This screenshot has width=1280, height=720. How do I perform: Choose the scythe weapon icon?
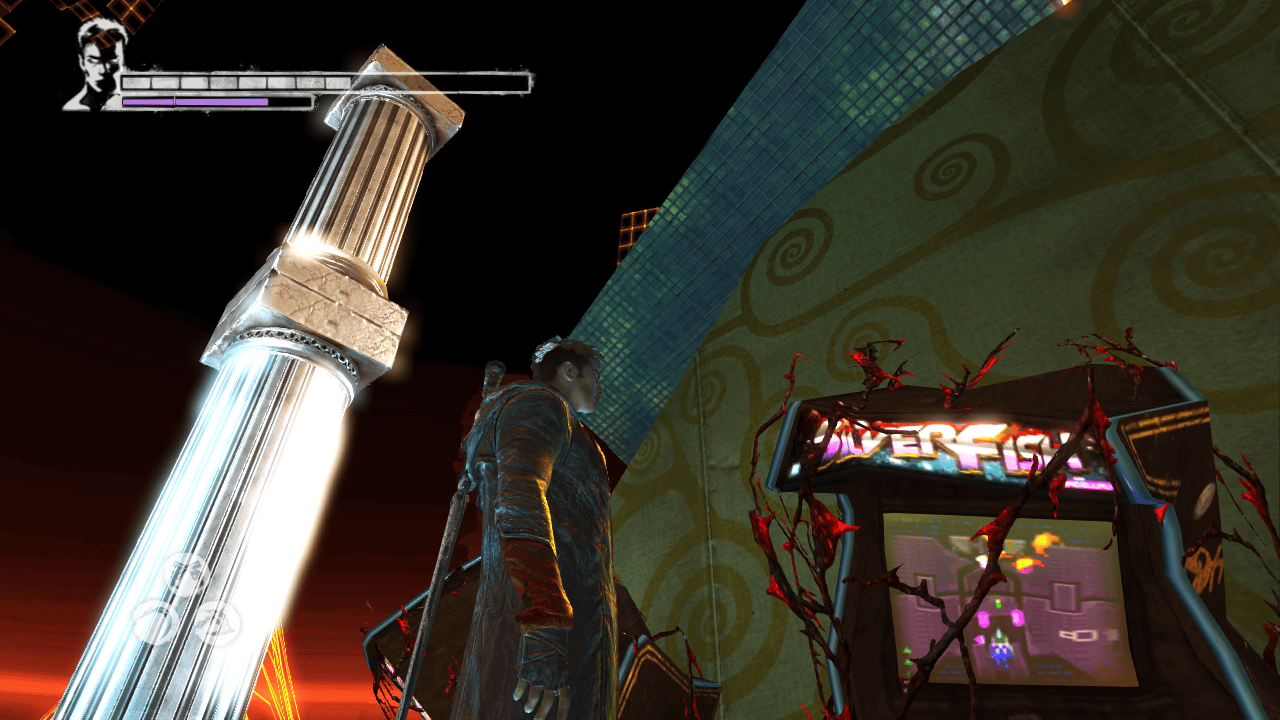[x=155, y=622]
